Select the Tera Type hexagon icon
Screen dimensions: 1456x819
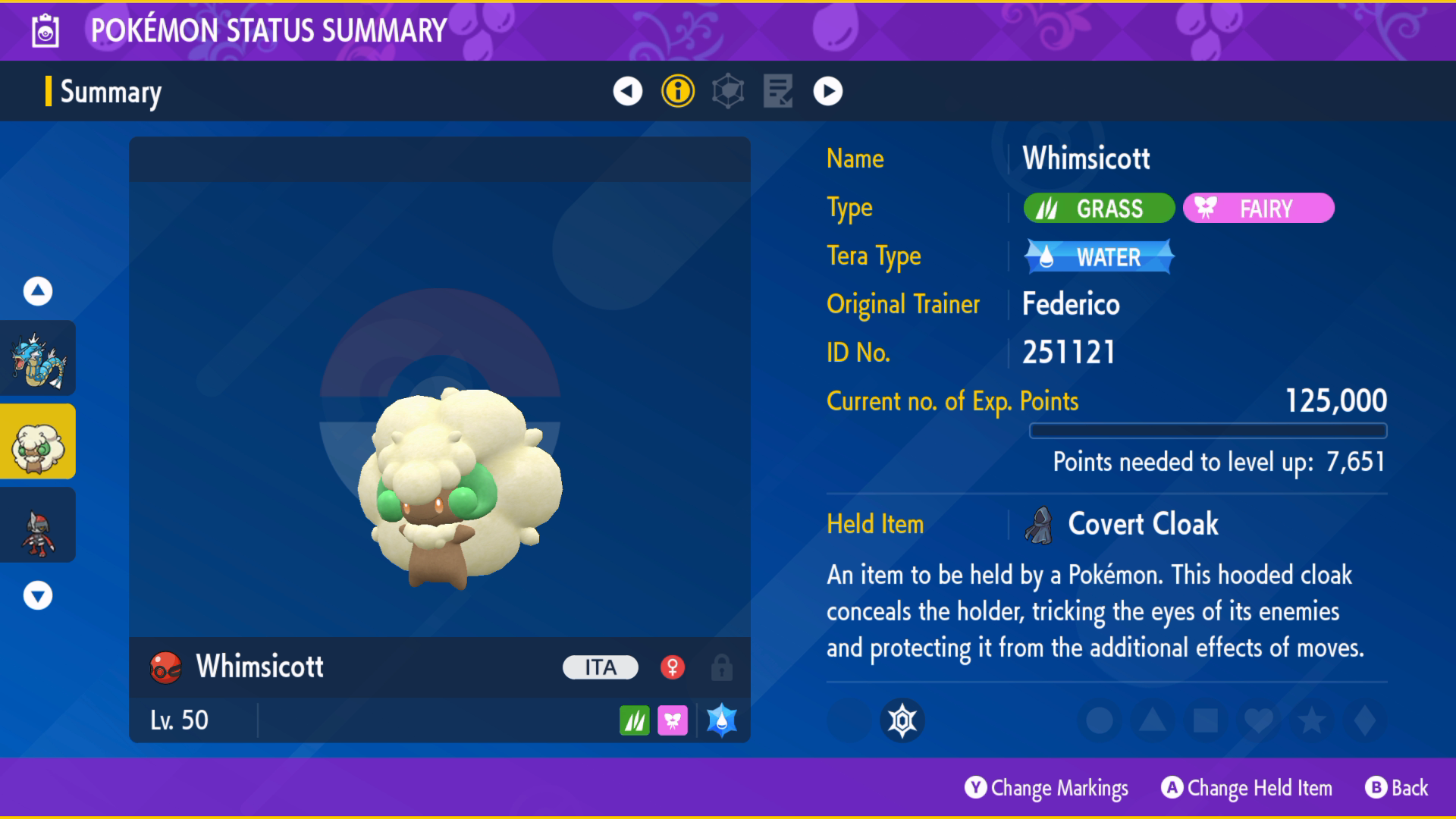point(726,91)
